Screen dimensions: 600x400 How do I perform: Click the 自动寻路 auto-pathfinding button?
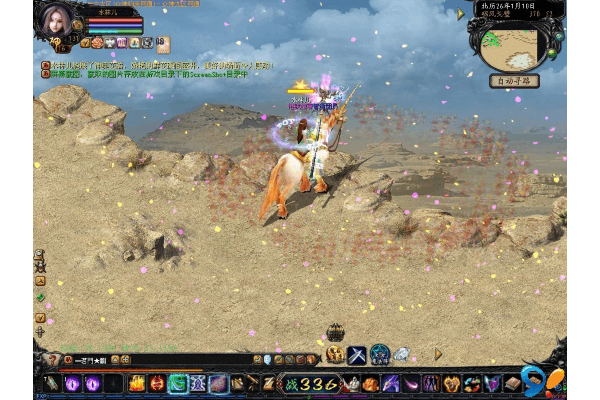(515, 81)
